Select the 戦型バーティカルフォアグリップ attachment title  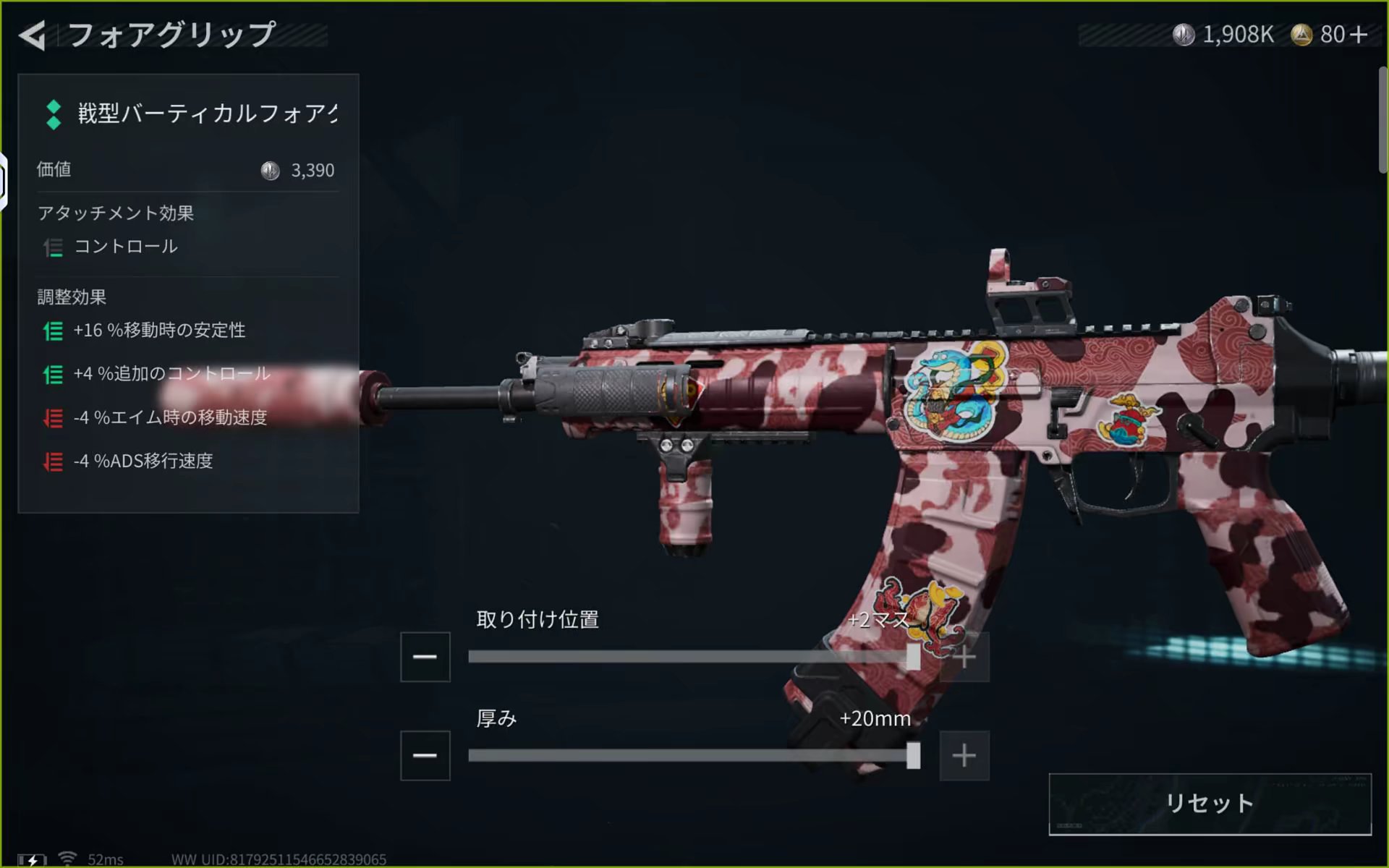tap(207, 114)
